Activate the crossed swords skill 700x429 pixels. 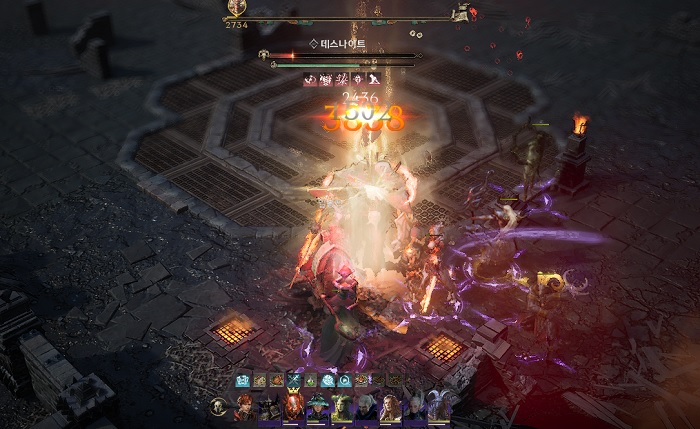(293, 380)
